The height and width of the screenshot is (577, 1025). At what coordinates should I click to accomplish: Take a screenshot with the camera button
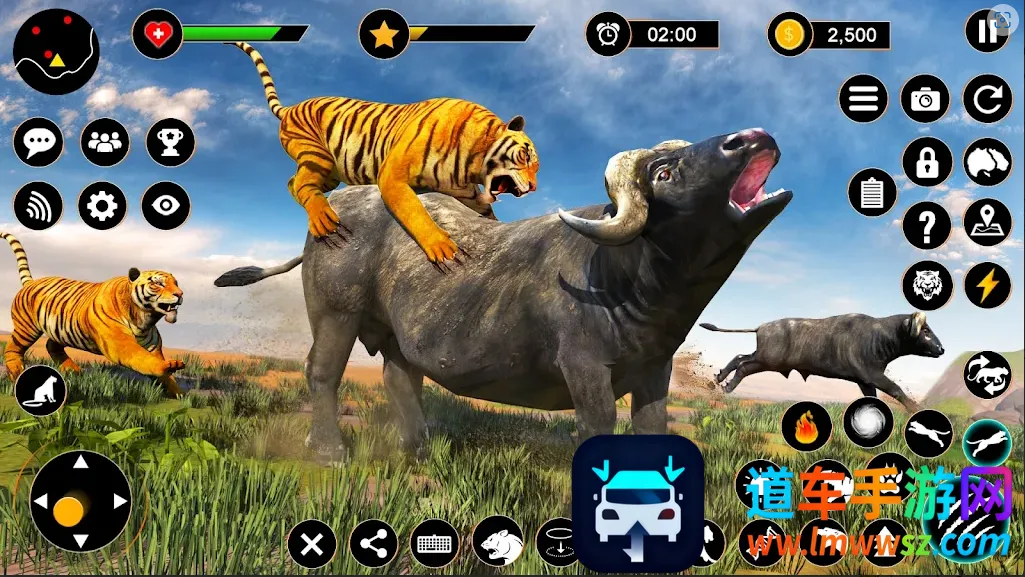926,98
